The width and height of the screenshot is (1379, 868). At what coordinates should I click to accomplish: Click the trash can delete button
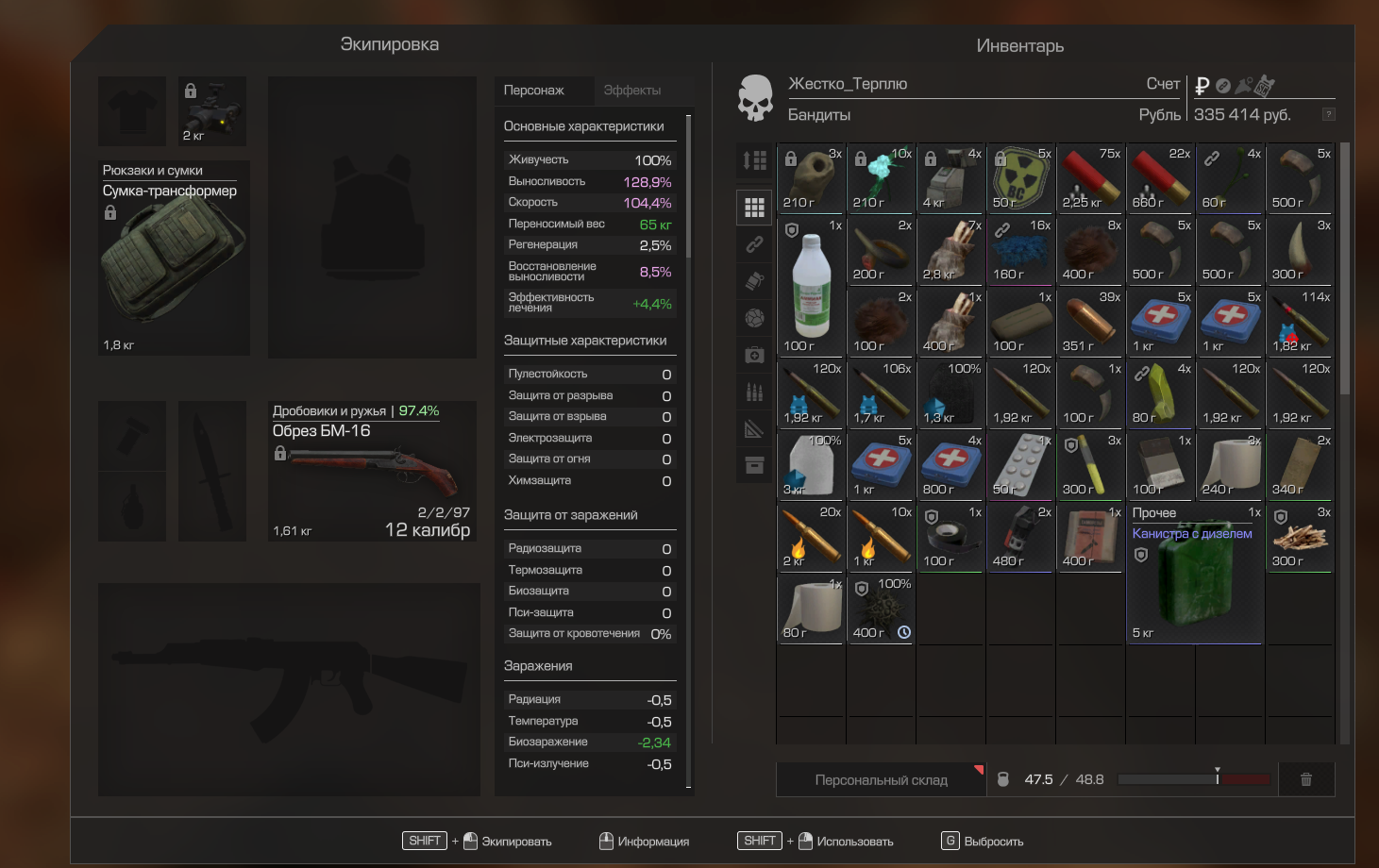pos(1306,779)
